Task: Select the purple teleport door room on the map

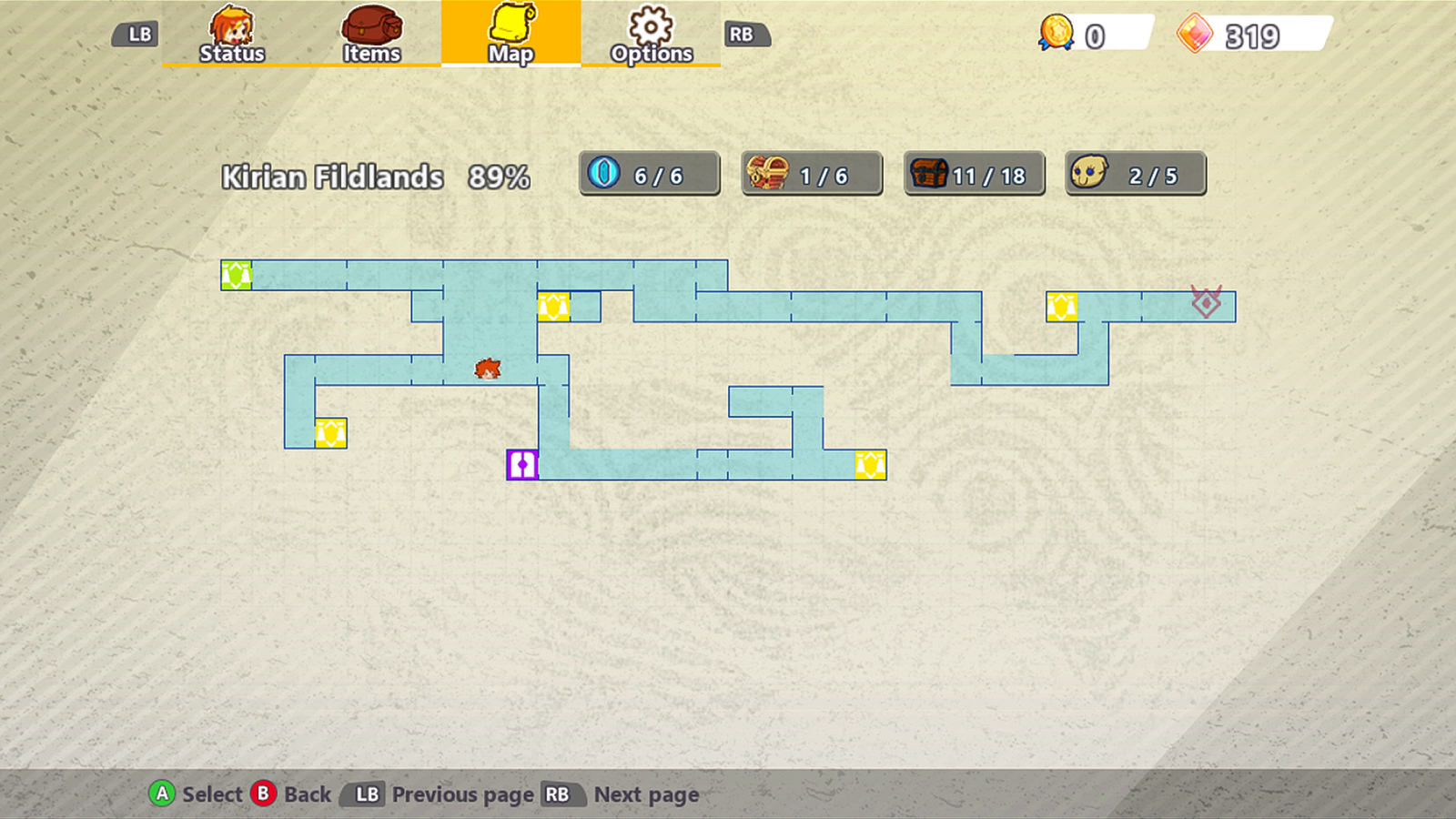Action: coord(521,464)
